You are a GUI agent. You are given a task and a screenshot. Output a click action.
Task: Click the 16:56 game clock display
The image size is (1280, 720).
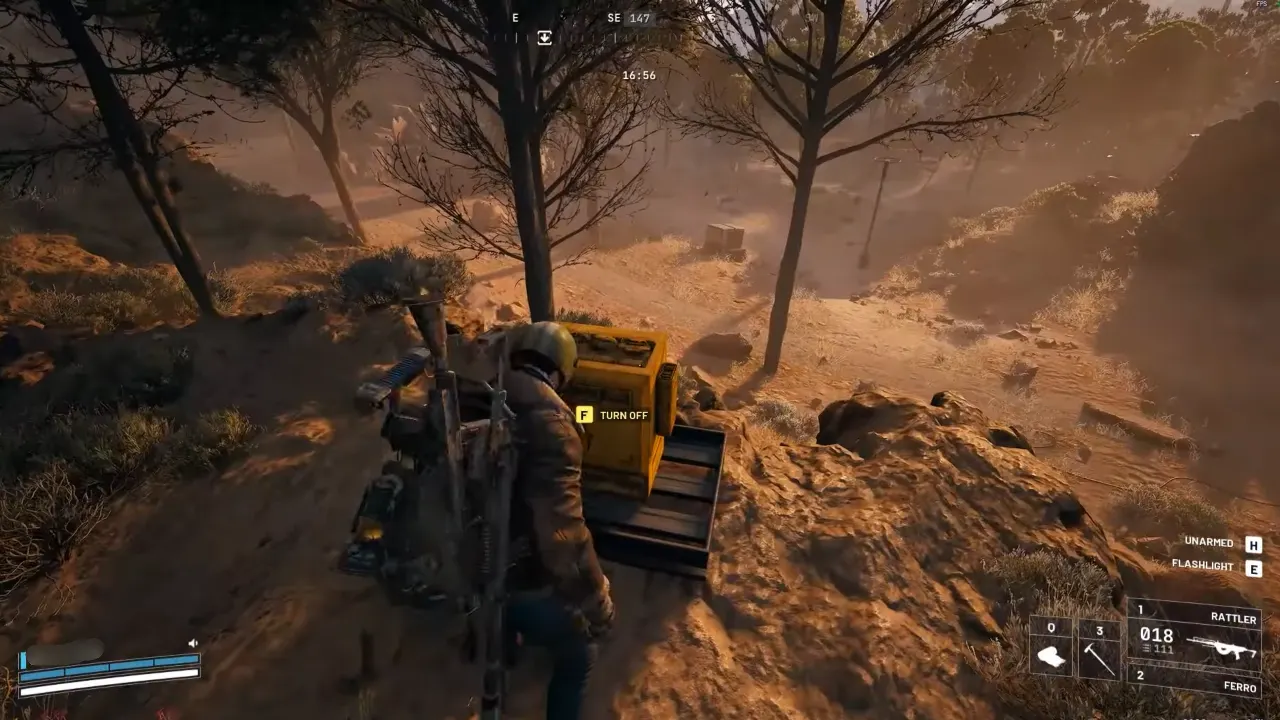(639, 74)
